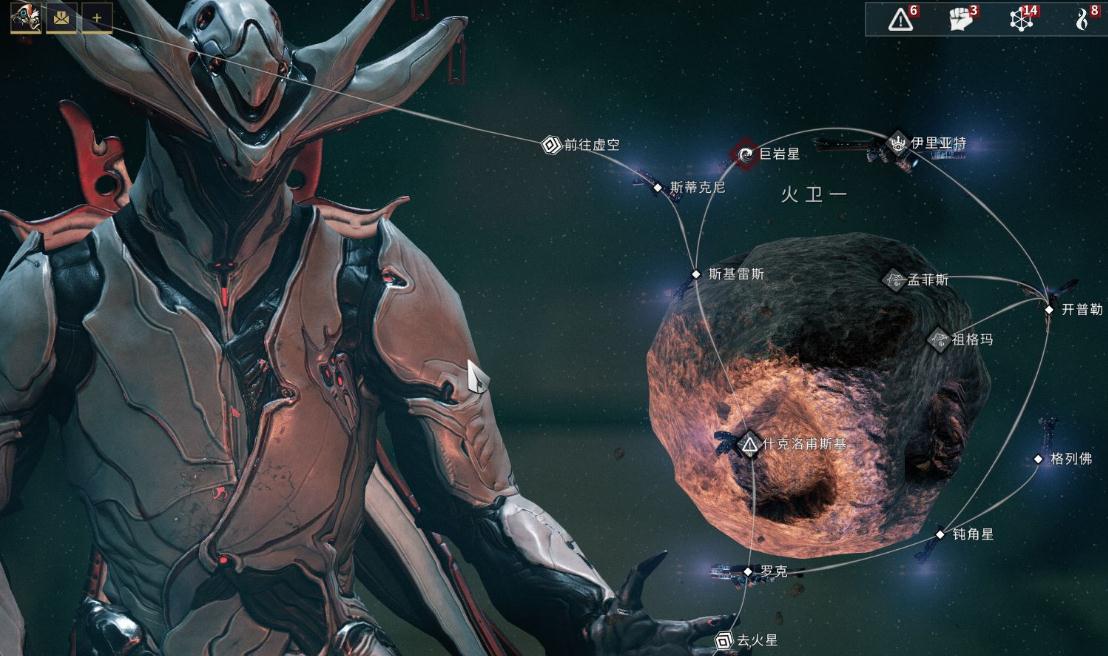This screenshot has height=656, width=1108.
Task: Select the 开普勒 mission node
Action: click(1049, 310)
